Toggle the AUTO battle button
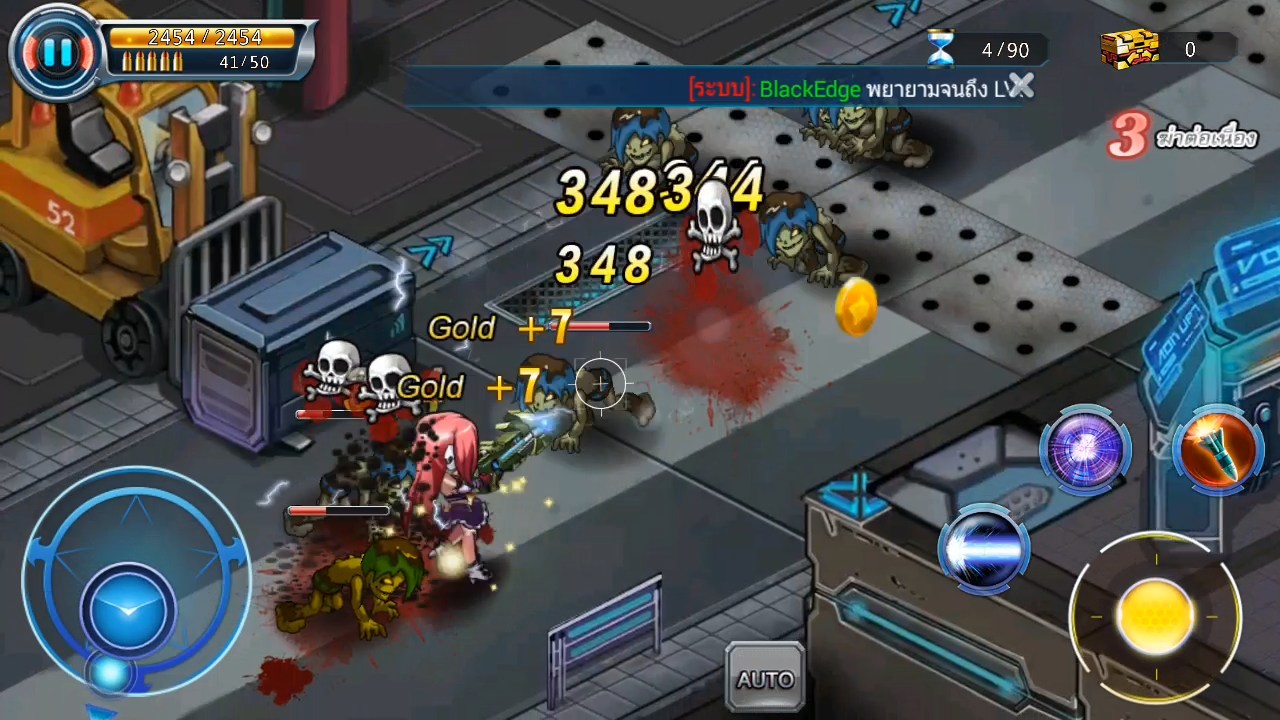The image size is (1280, 720). (x=765, y=679)
